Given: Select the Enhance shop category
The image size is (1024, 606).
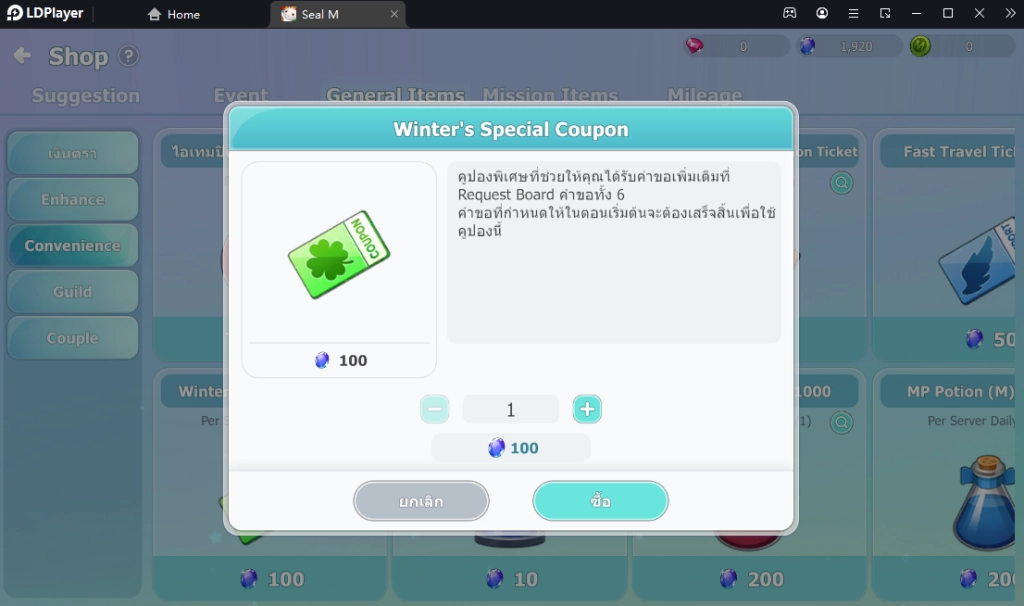Looking at the screenshot, I should tap(72, 199).
